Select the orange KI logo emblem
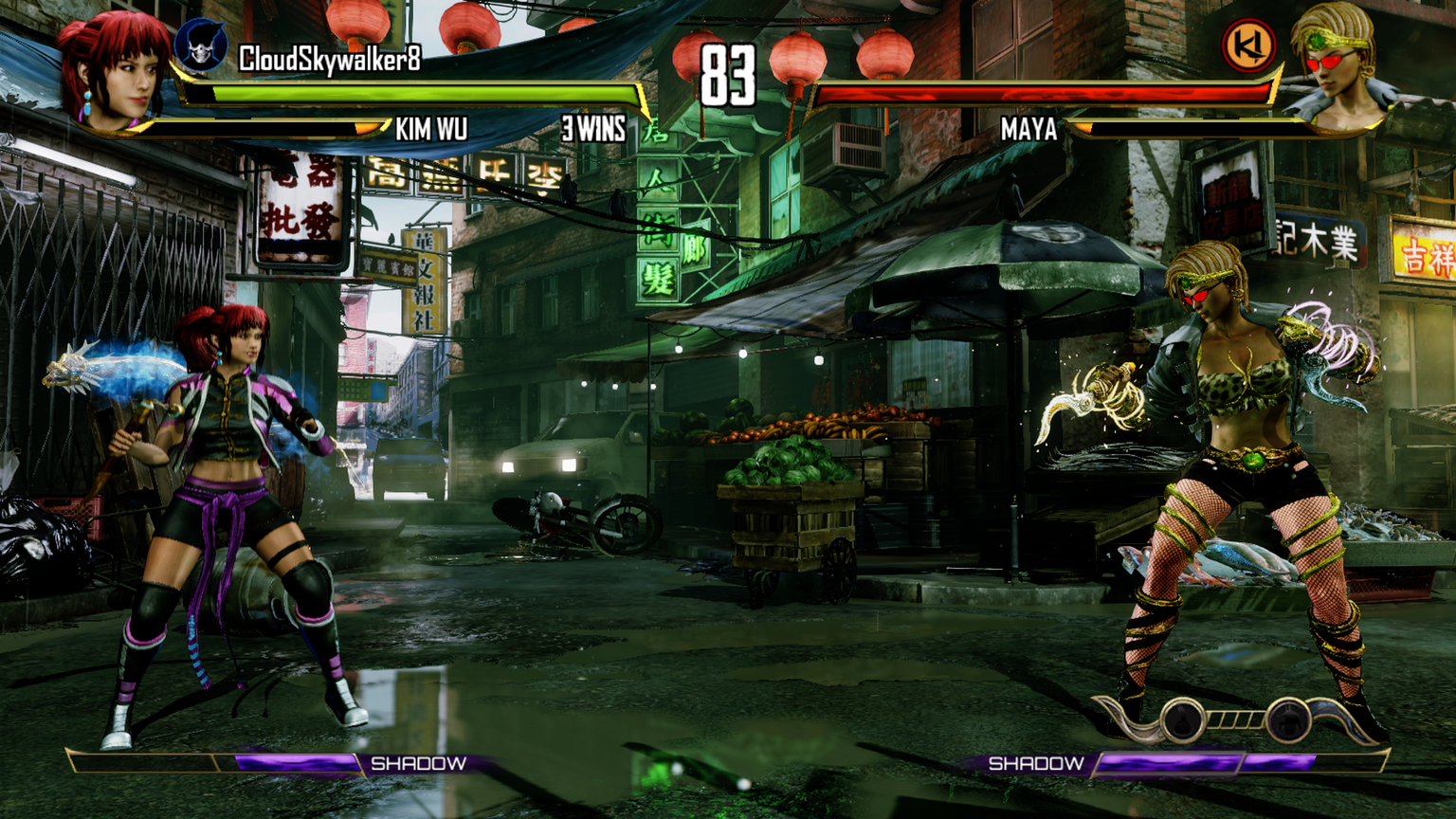 (1247, 46)
